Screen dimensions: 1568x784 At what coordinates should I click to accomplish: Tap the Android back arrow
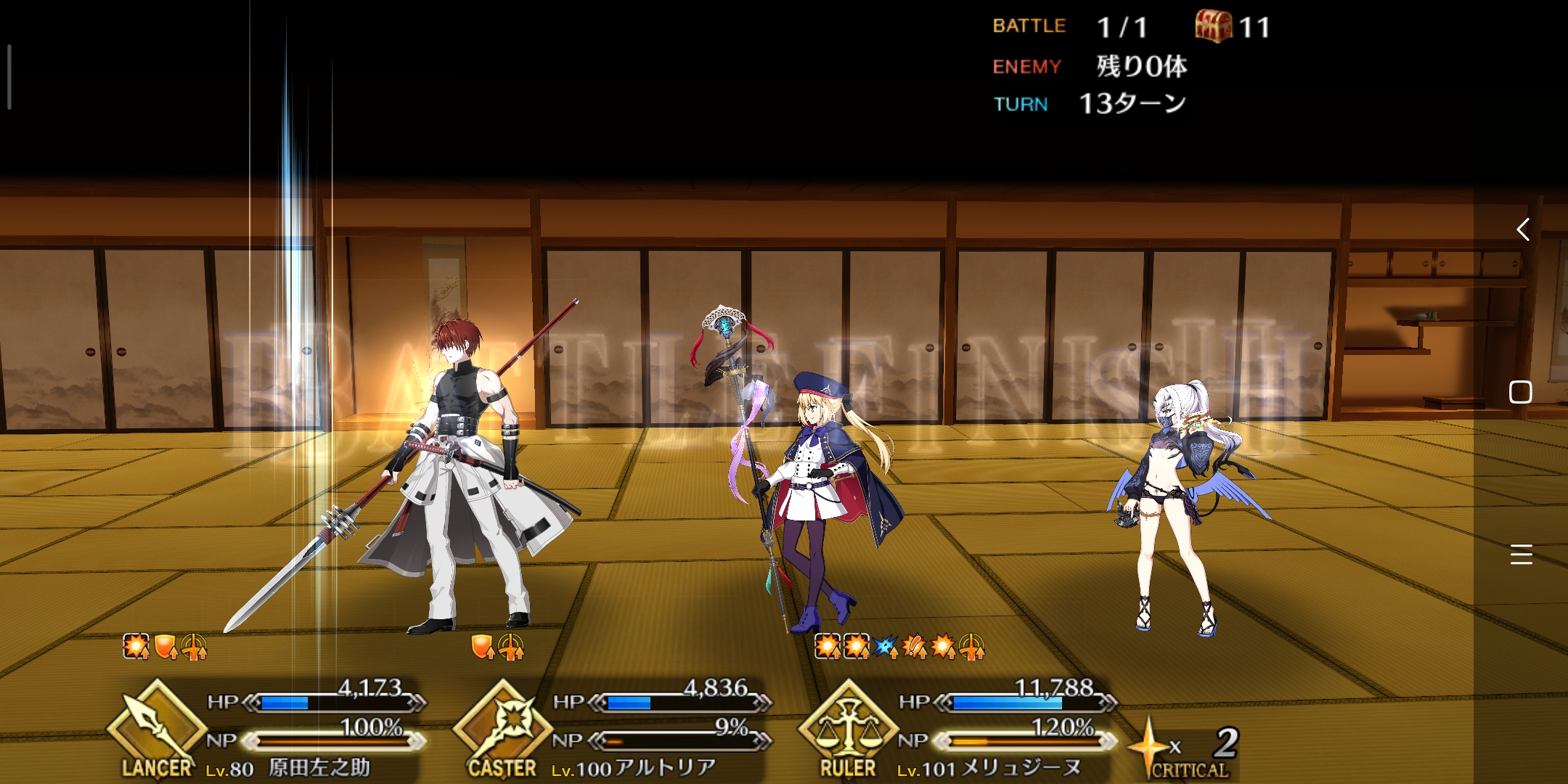tap(1522, 230)
